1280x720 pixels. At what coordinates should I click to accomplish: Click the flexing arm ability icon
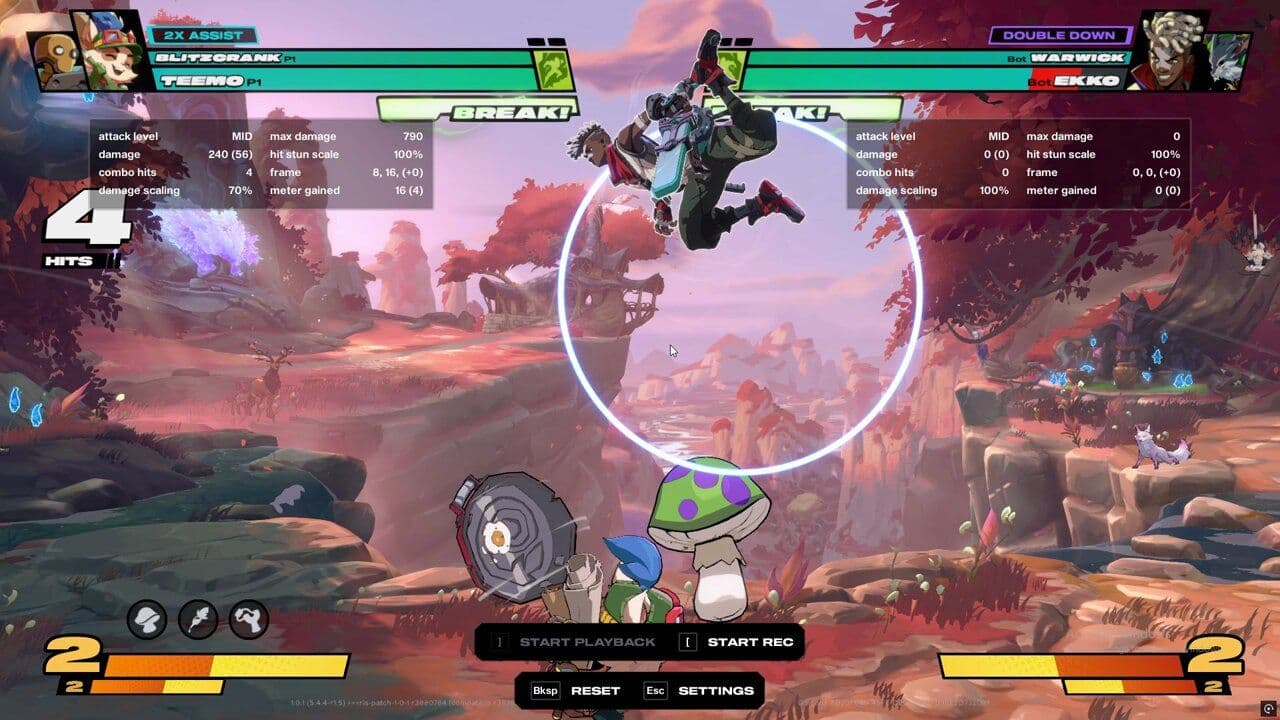pyautogui.click(x=249, y=620)
